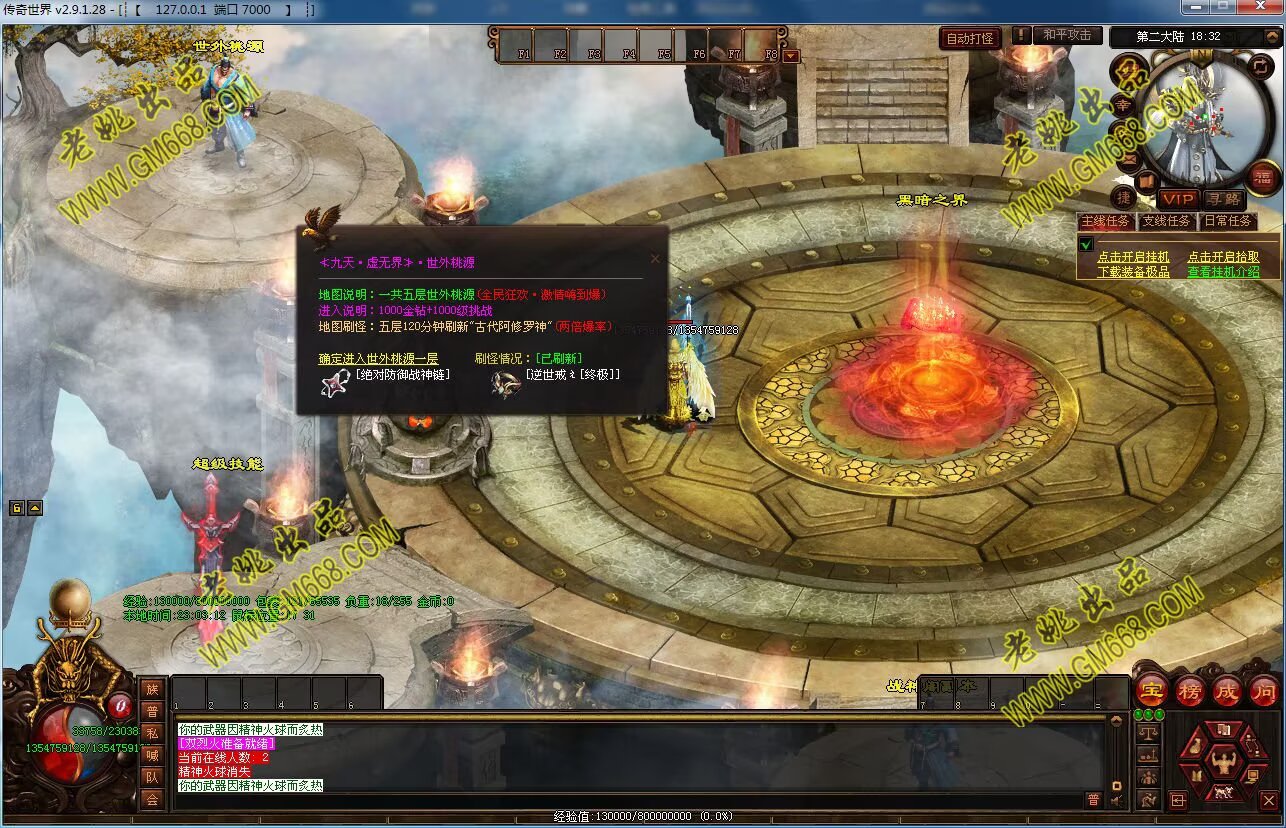Select the 点击开启拾取 link
1286x828 pixels.
[x=1223, y=257]
